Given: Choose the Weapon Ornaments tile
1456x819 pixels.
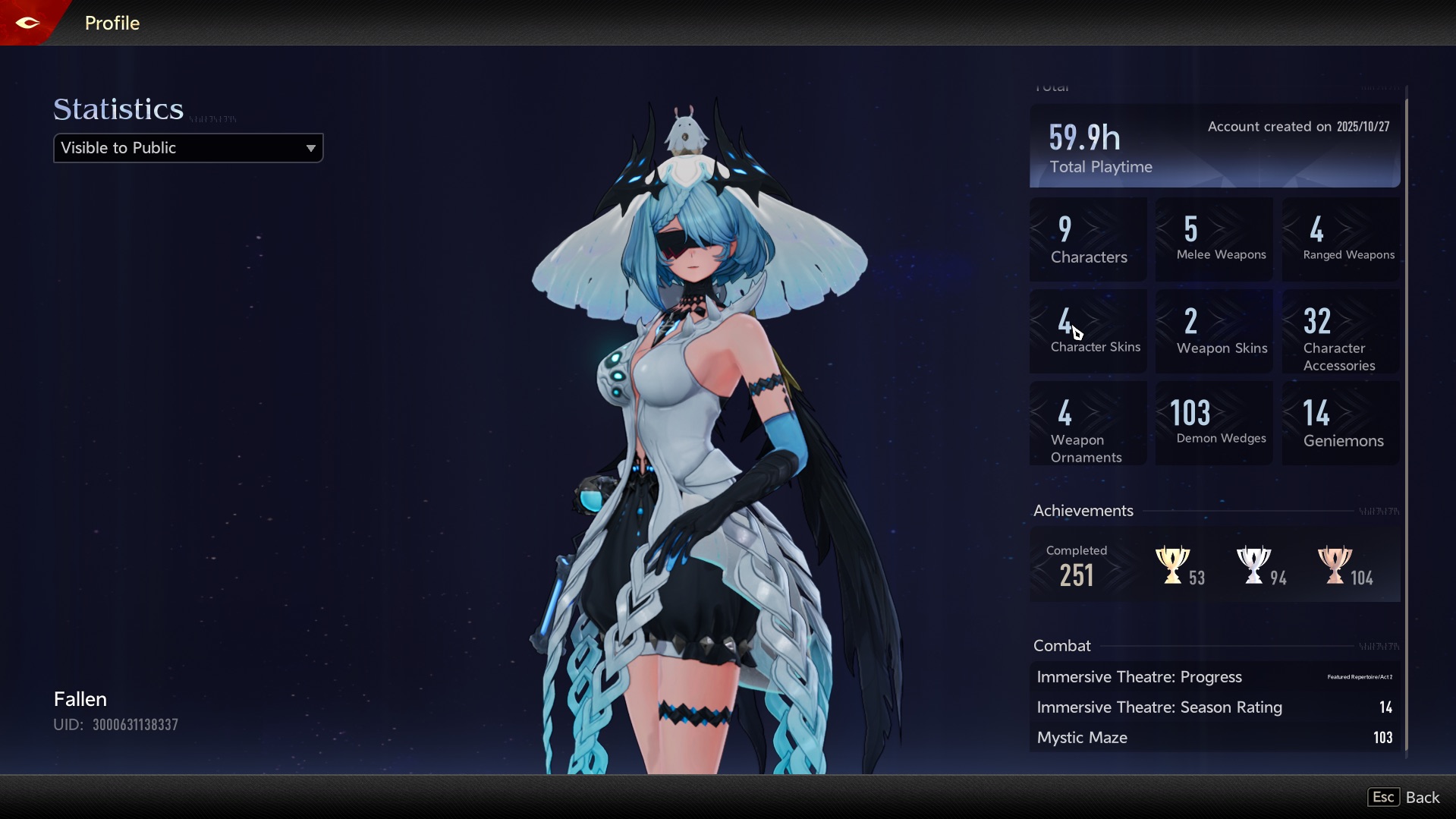Looking at the screenshot, I should point(1088,424).
